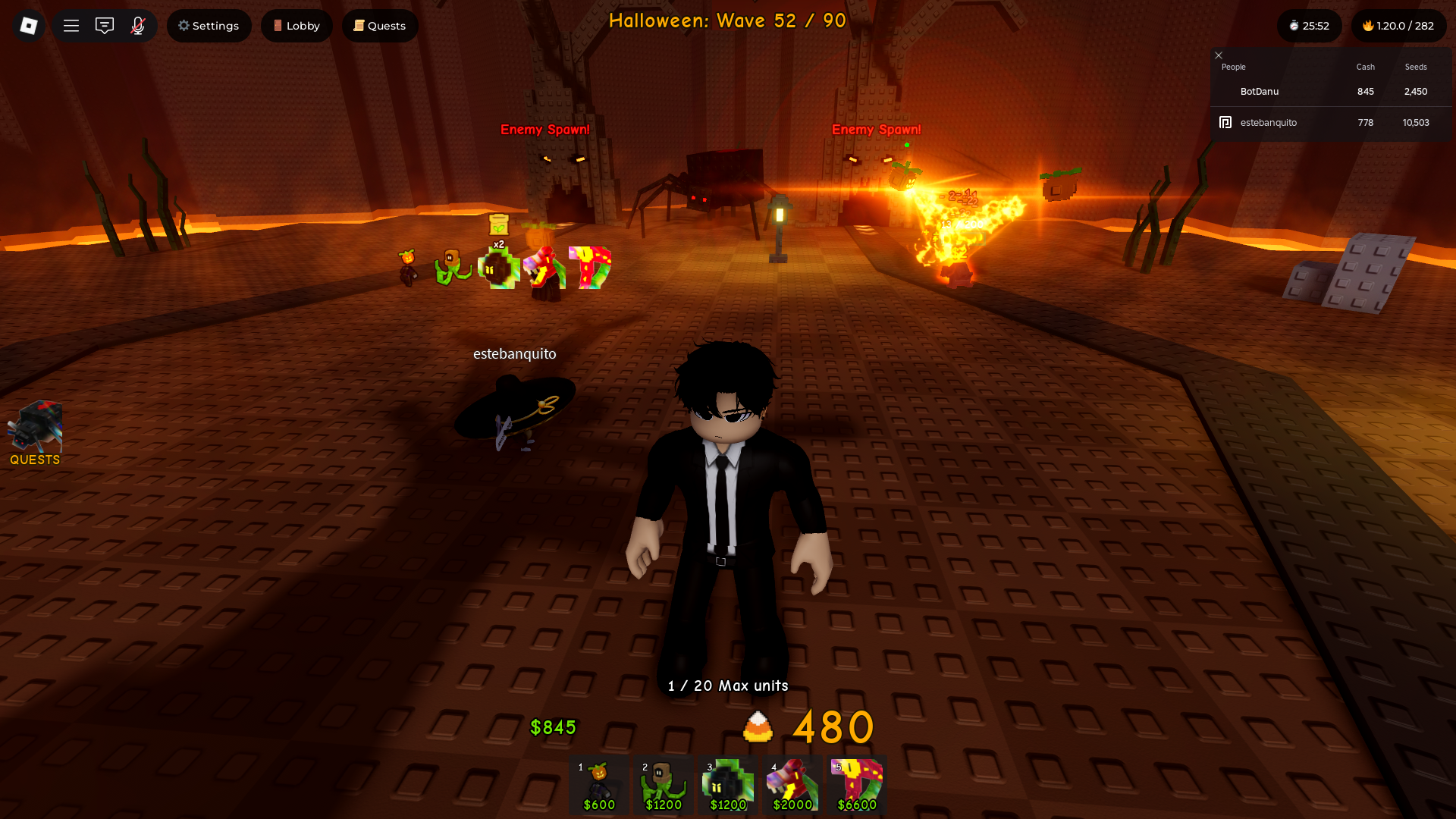
Task: Open the spider QUESTS icon
Action: (35, 432)
